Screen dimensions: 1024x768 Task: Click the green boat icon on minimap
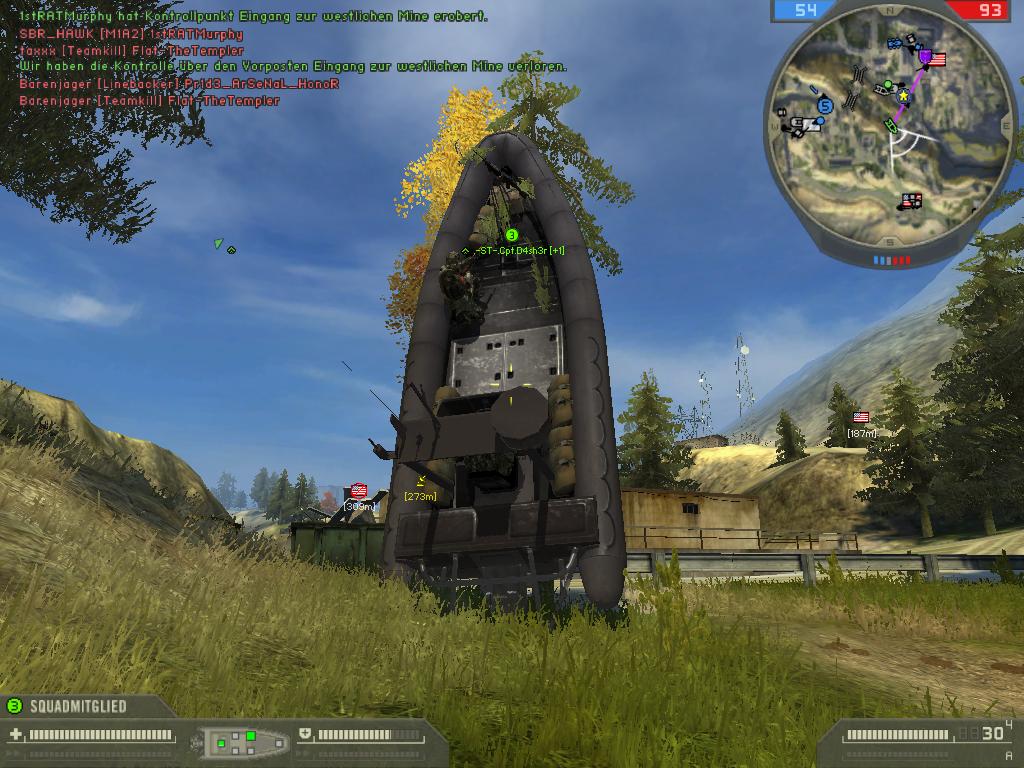point(891,124)
